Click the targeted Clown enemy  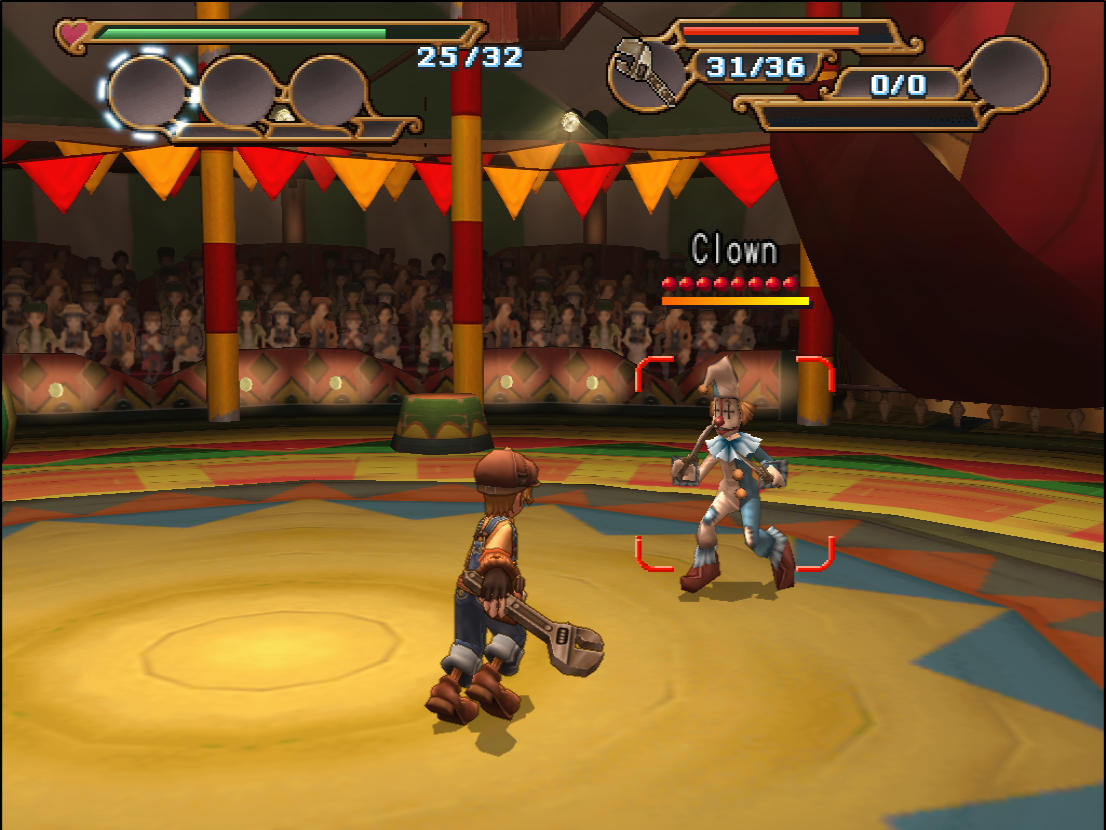pyautogui.click(x=735, y=475)
